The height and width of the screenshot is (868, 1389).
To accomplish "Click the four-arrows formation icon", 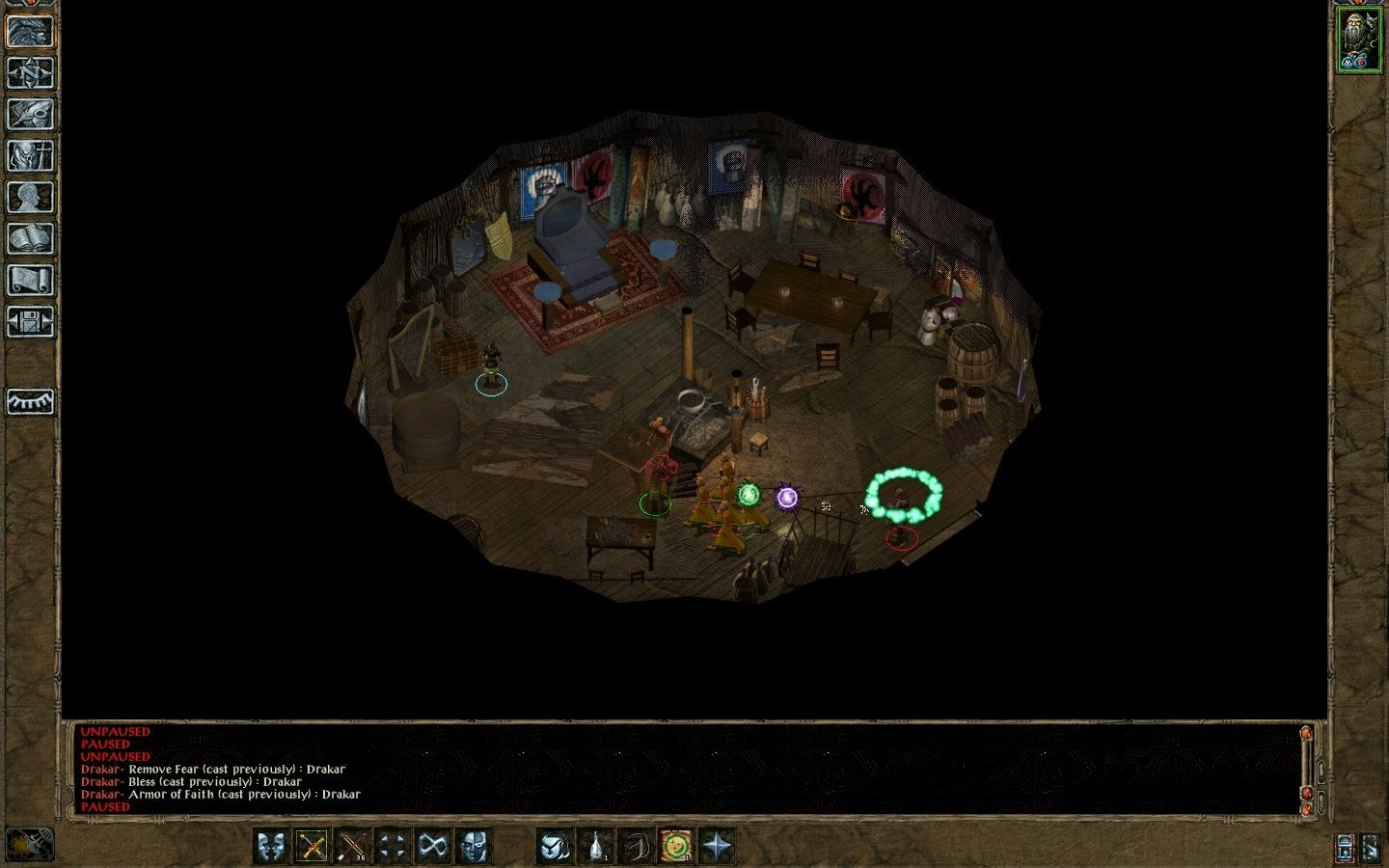I will pyautogui.click(x=391, y=846).
